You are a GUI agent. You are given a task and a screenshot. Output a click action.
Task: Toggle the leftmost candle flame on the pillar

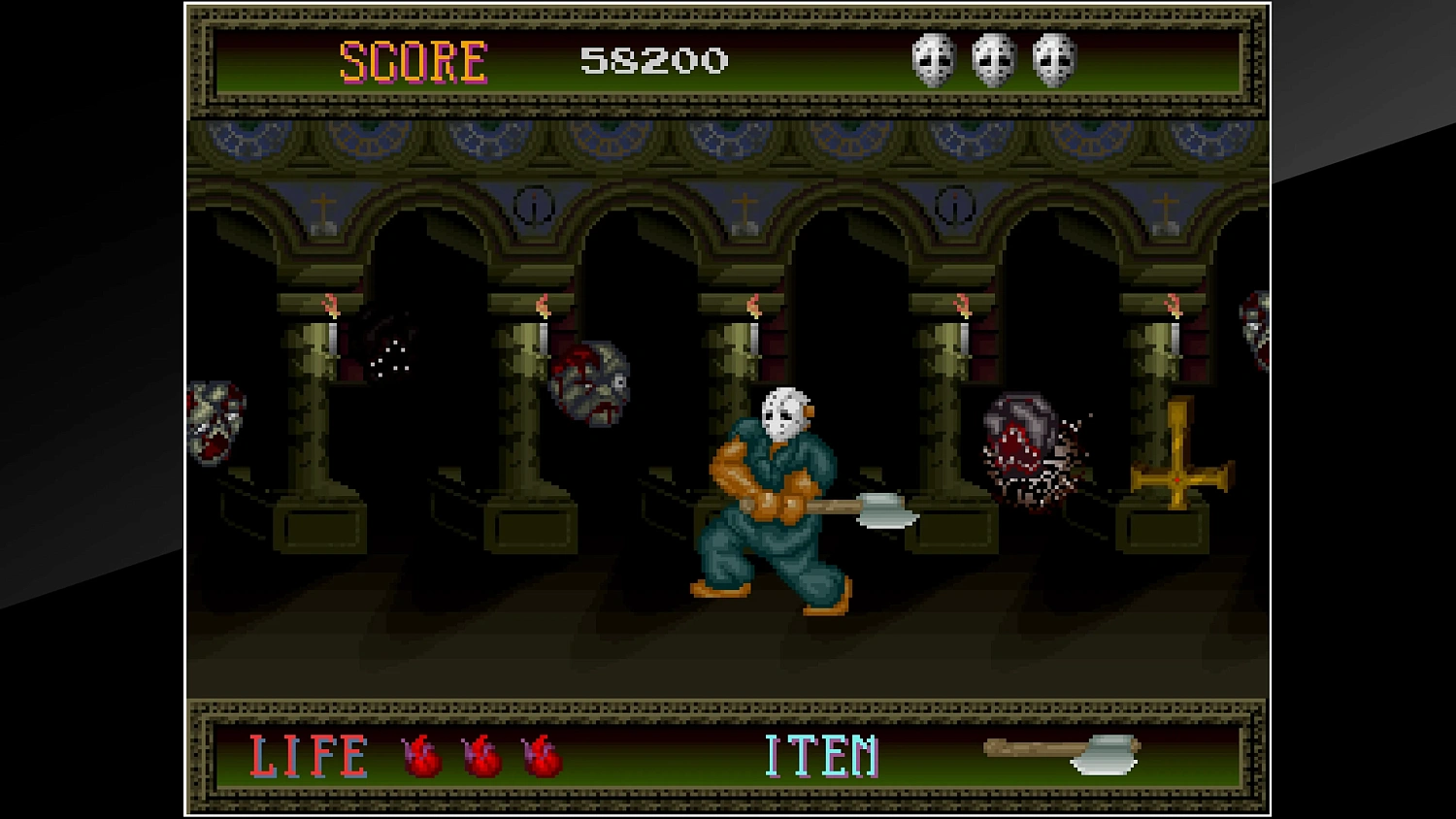[x=332, y=306]
